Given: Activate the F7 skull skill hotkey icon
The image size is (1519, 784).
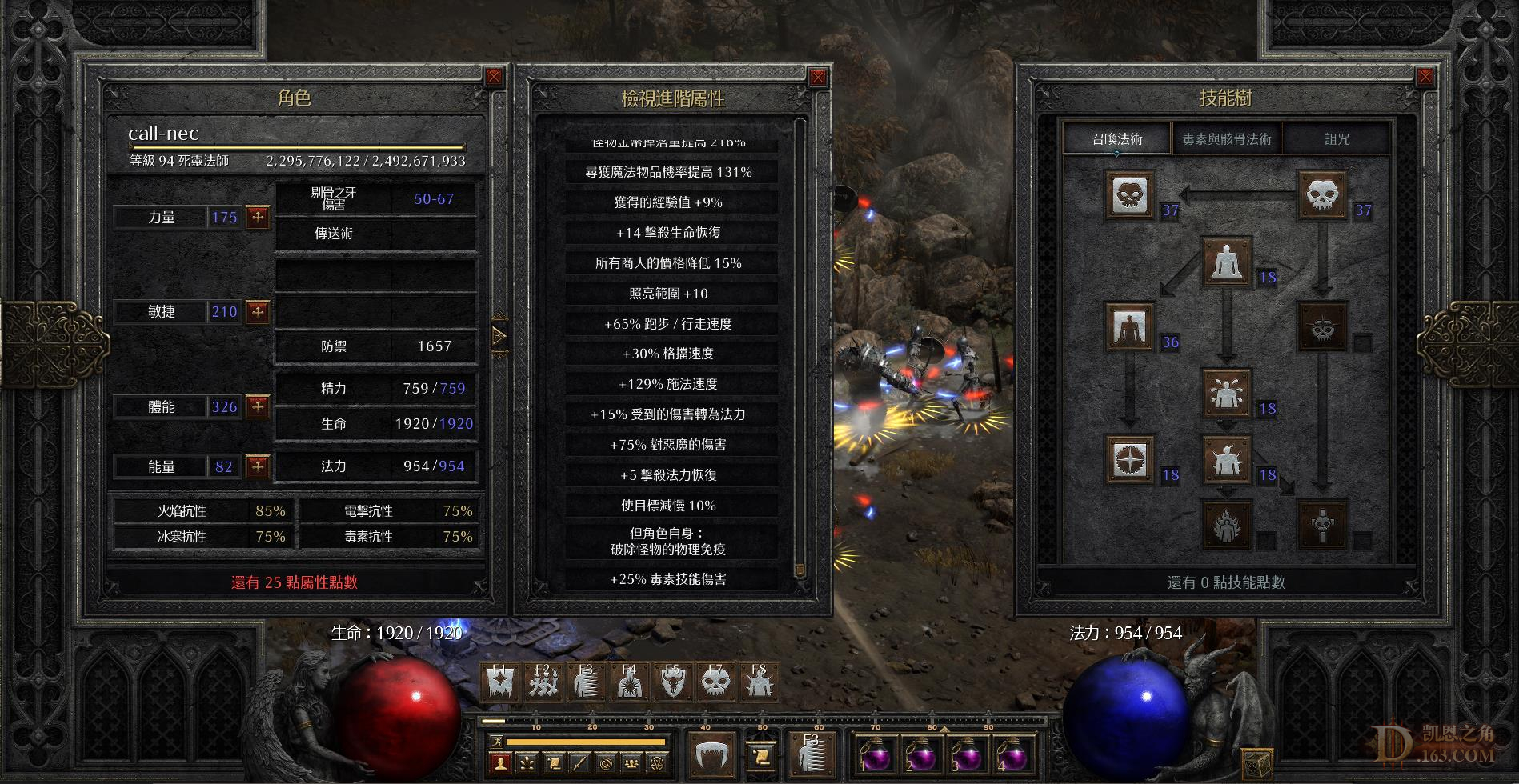Looking at the screenshot, I should coord(715,682).
